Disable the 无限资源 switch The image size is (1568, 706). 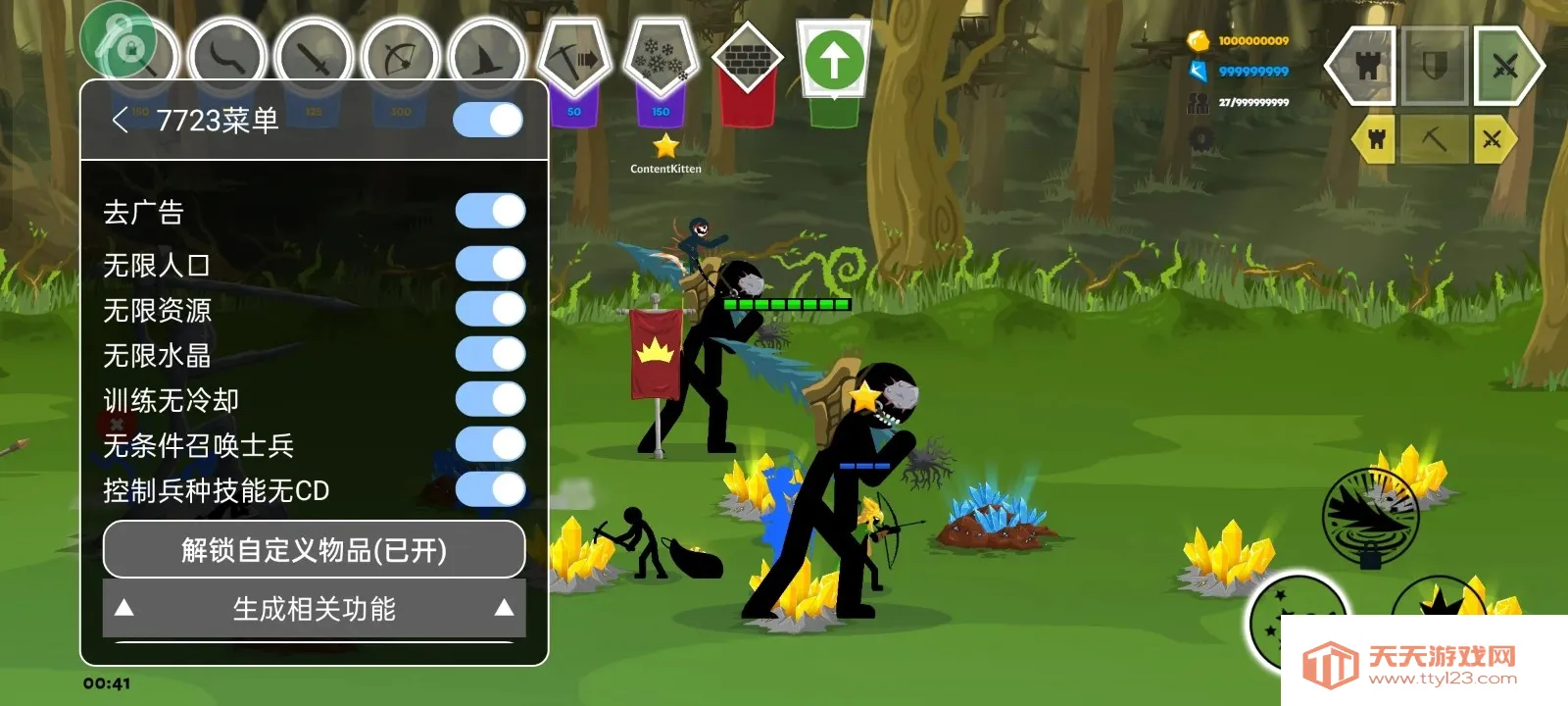coord(491,309)
